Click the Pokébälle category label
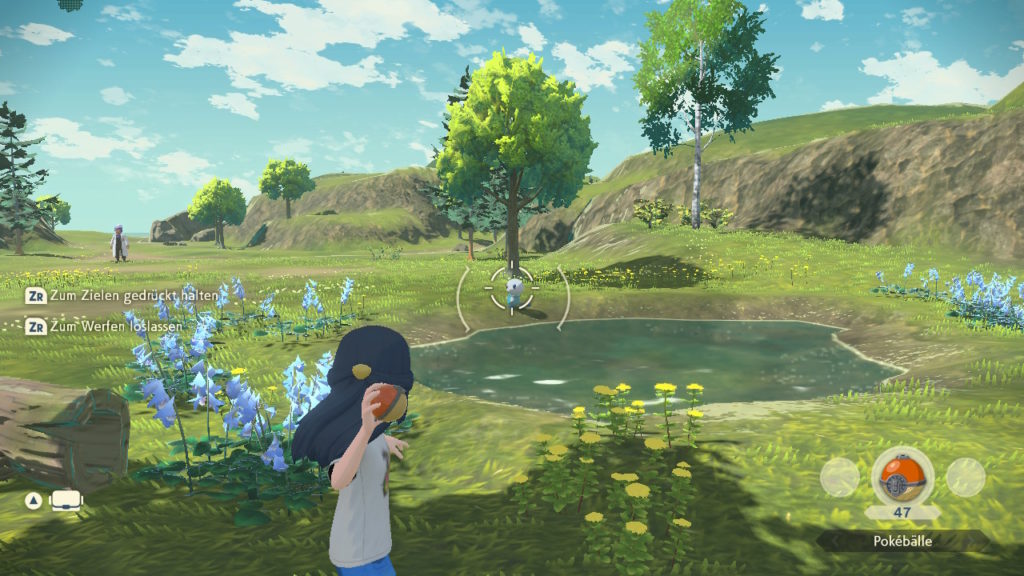This screenshot has height=576, width=1024. point(902,541)
